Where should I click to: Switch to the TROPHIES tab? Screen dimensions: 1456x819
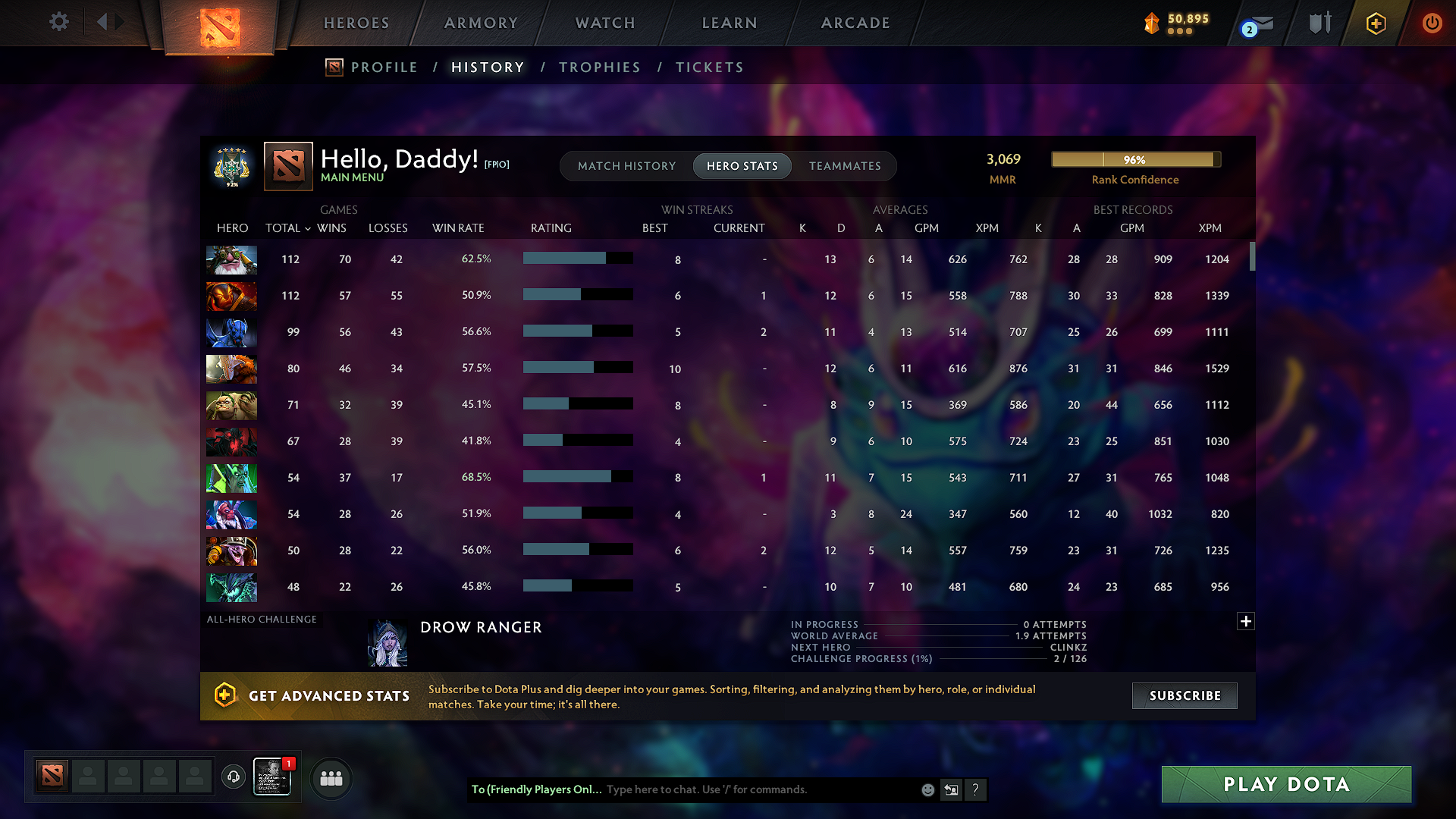(x=599, y=67)
